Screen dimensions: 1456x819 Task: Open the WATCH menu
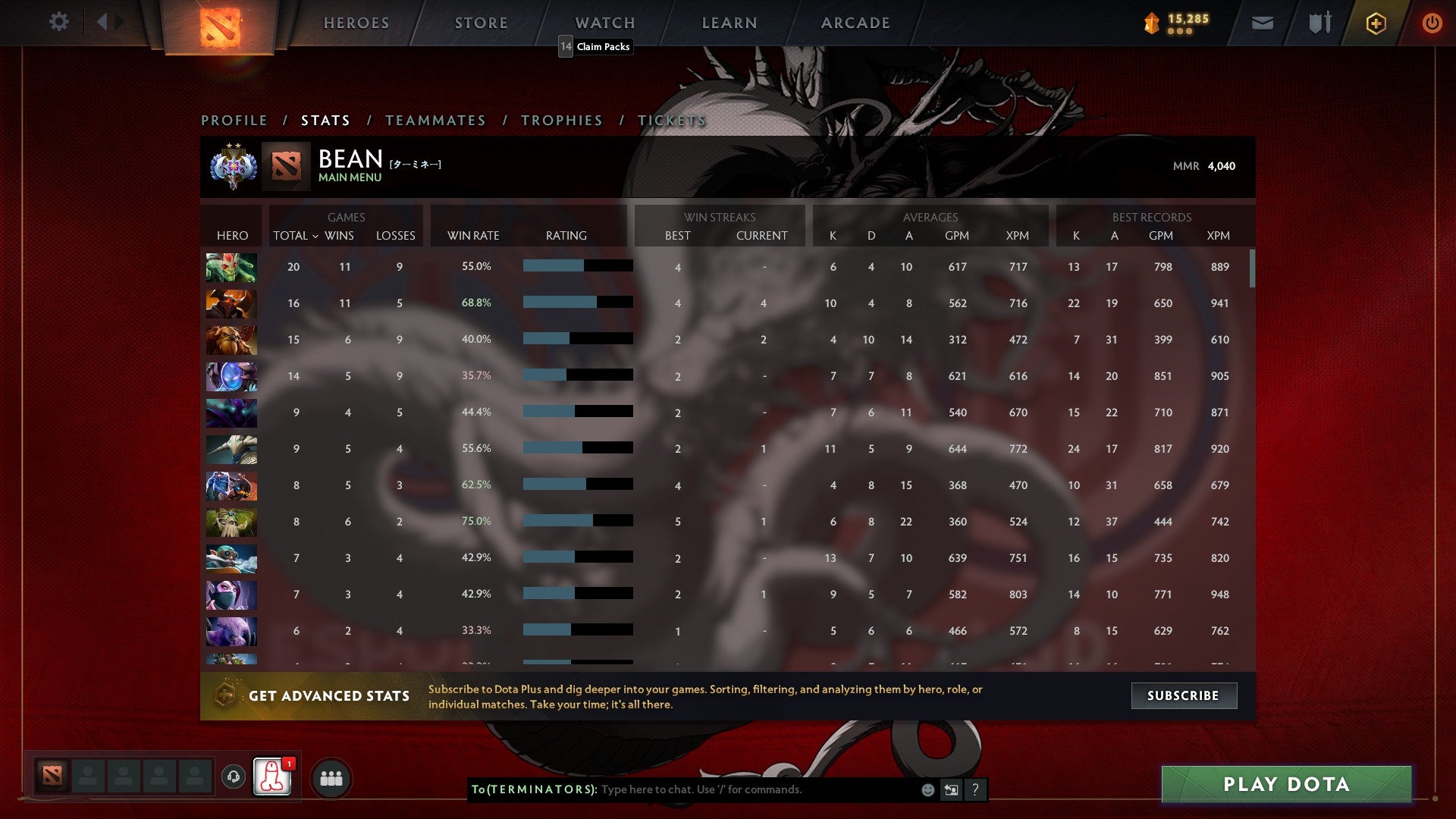tap(604, 23)
